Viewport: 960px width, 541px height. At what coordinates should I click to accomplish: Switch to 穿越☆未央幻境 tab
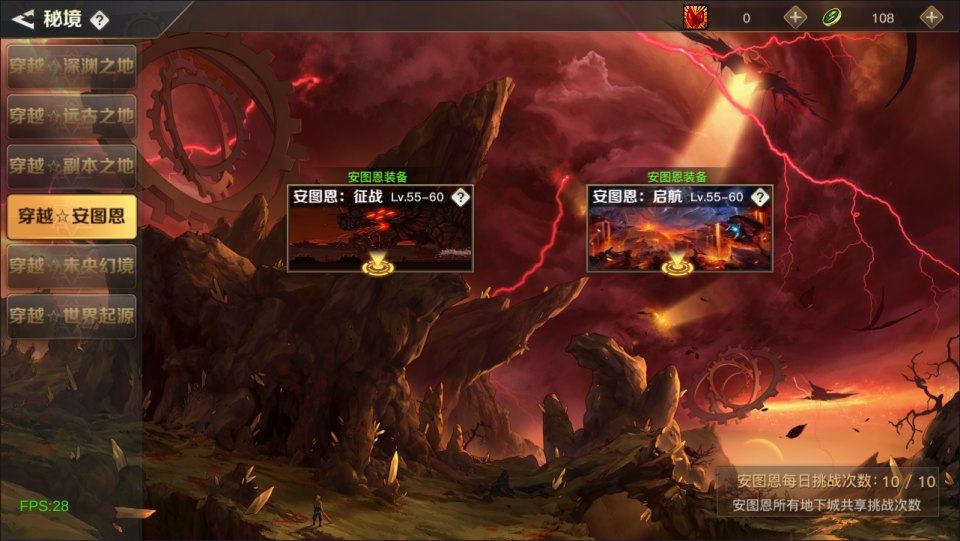pos(71,266)
